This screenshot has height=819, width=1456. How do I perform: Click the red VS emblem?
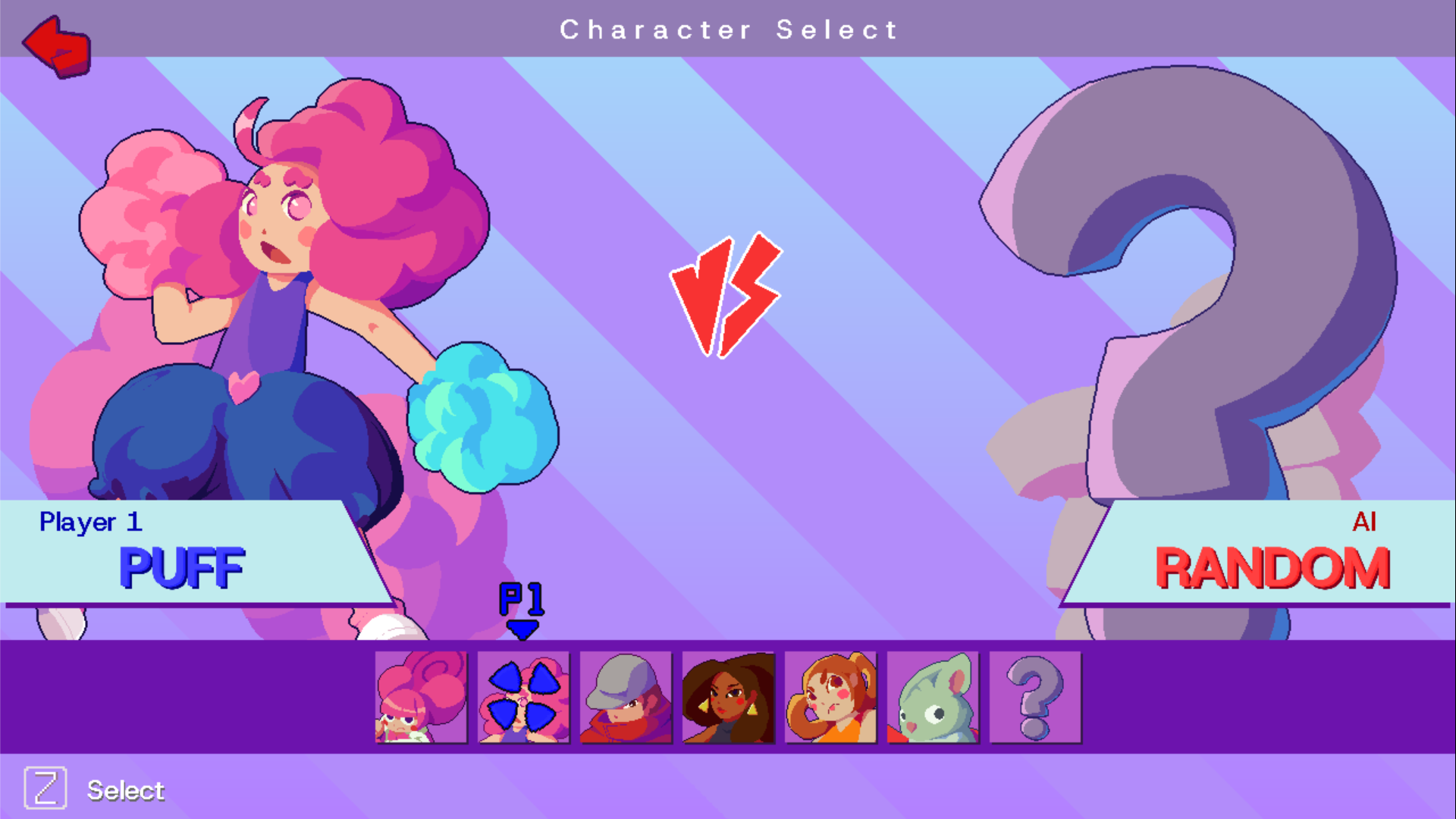pyautogui.click(x=726, y=294)
